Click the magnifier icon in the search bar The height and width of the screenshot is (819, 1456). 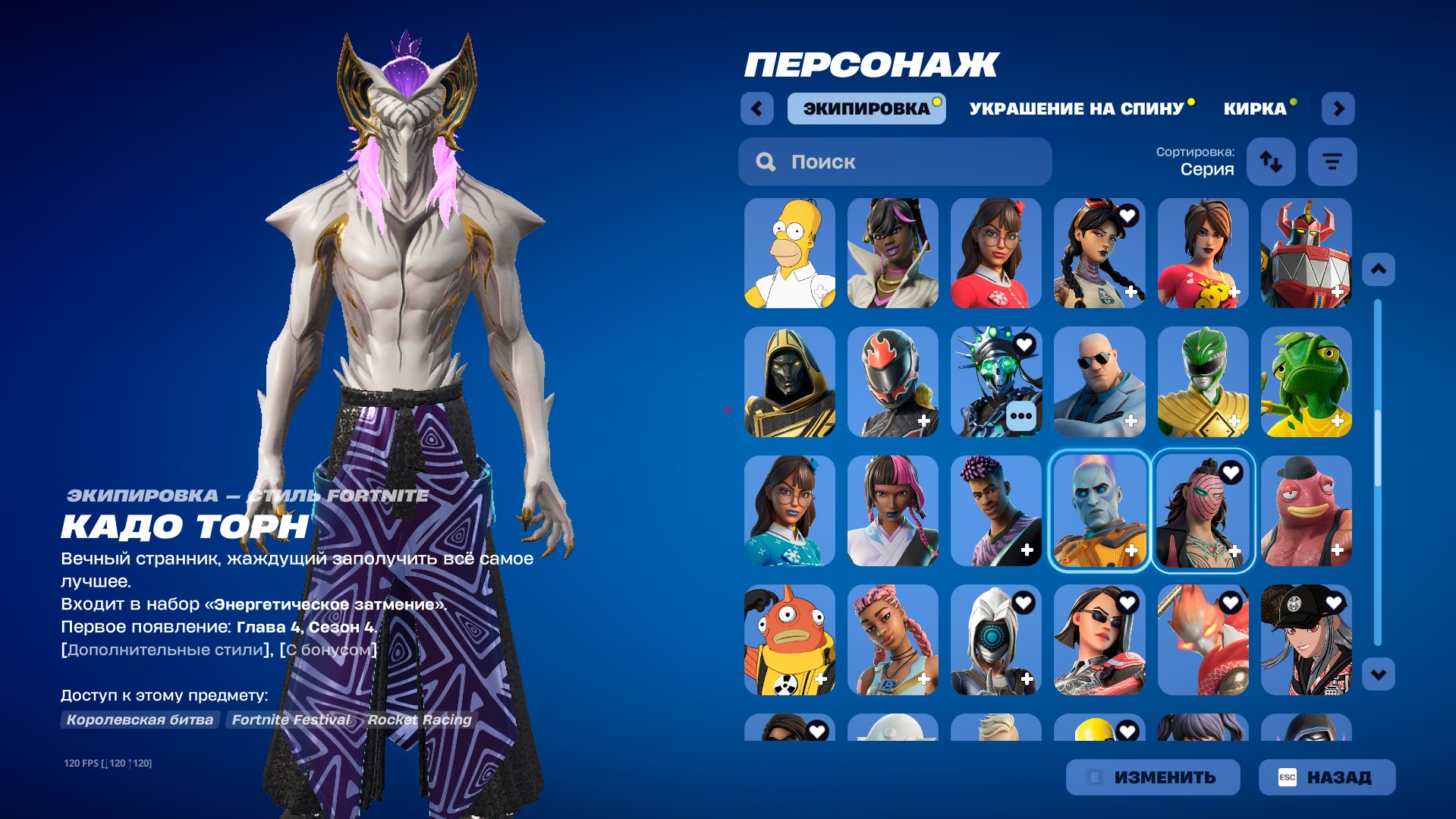[x=766, y=161]
